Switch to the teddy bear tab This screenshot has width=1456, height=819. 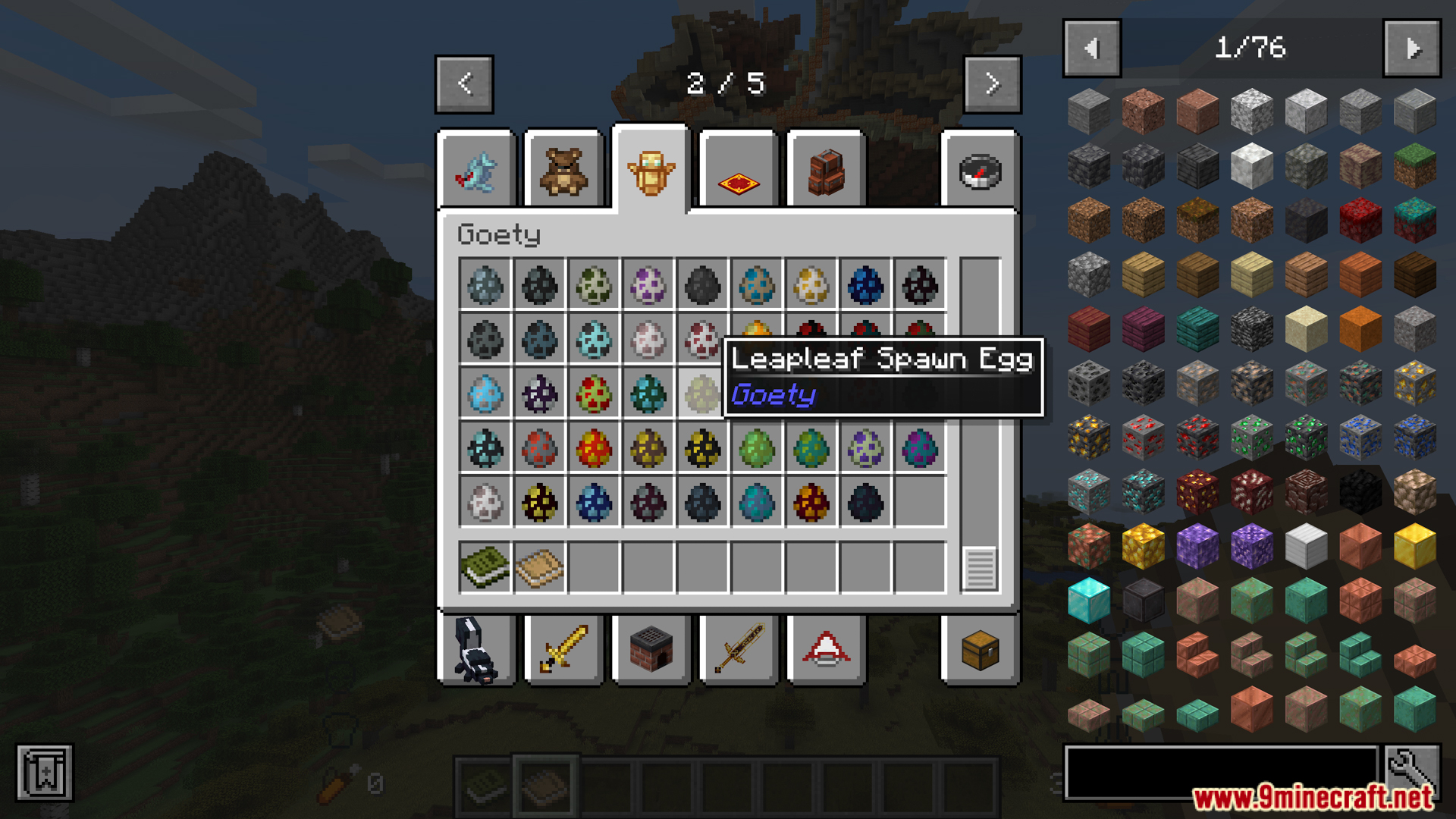[563, 171]
